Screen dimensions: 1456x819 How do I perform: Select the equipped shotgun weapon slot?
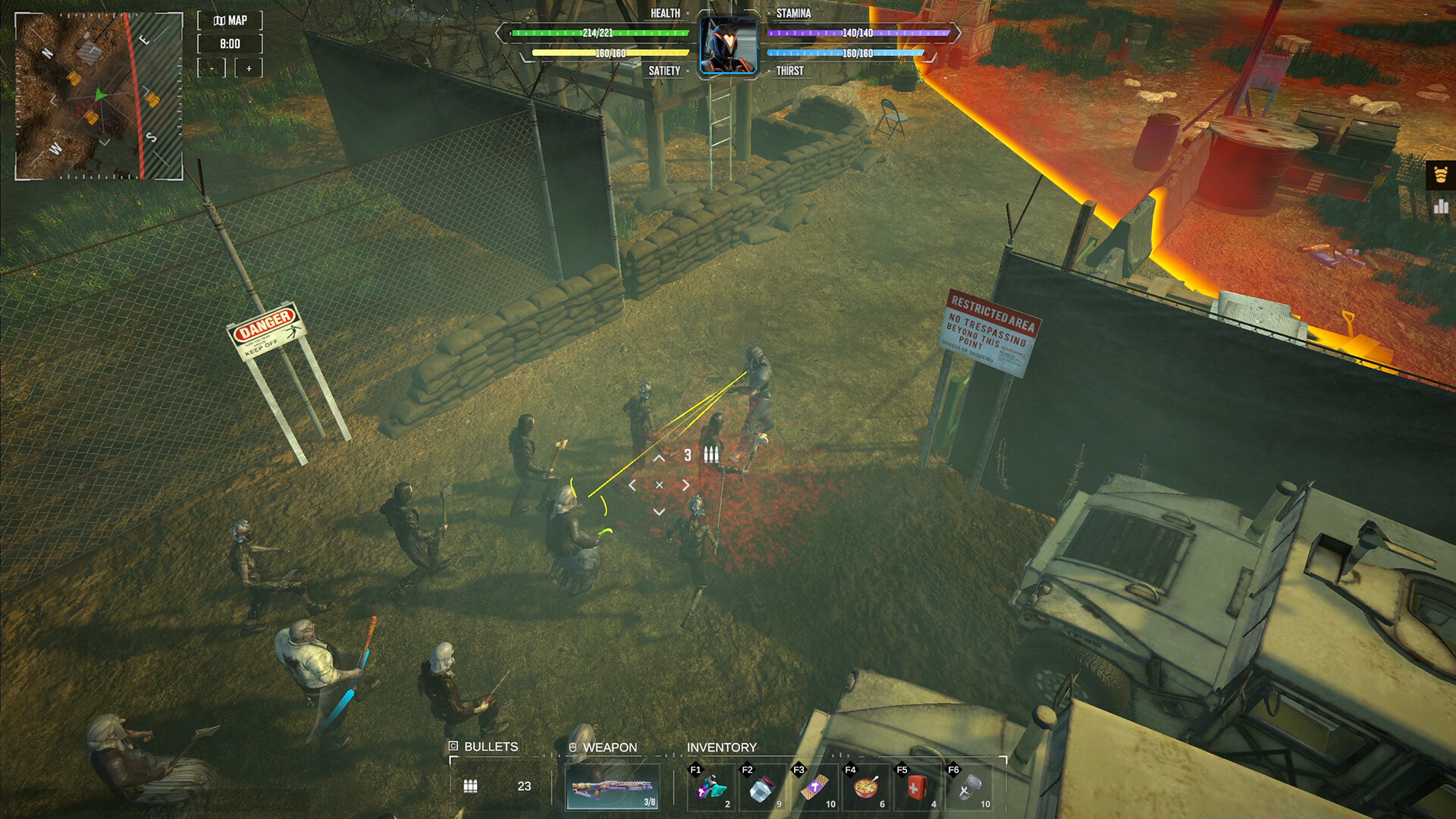click(613, 788)
